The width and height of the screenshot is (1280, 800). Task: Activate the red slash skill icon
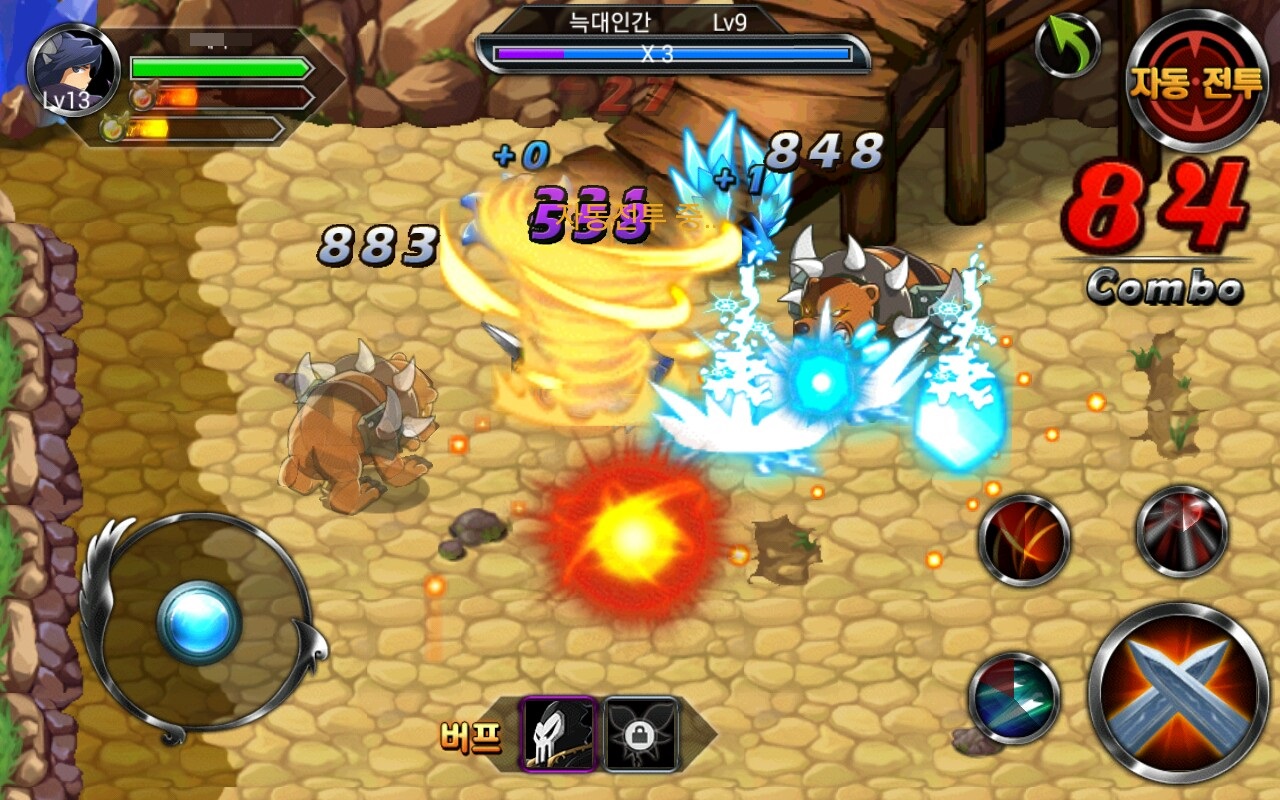point(1024,540)
